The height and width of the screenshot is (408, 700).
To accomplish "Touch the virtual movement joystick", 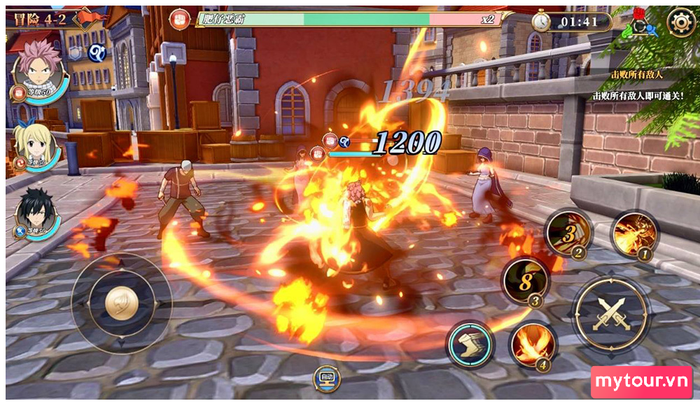I will click(x=121, y=302).
